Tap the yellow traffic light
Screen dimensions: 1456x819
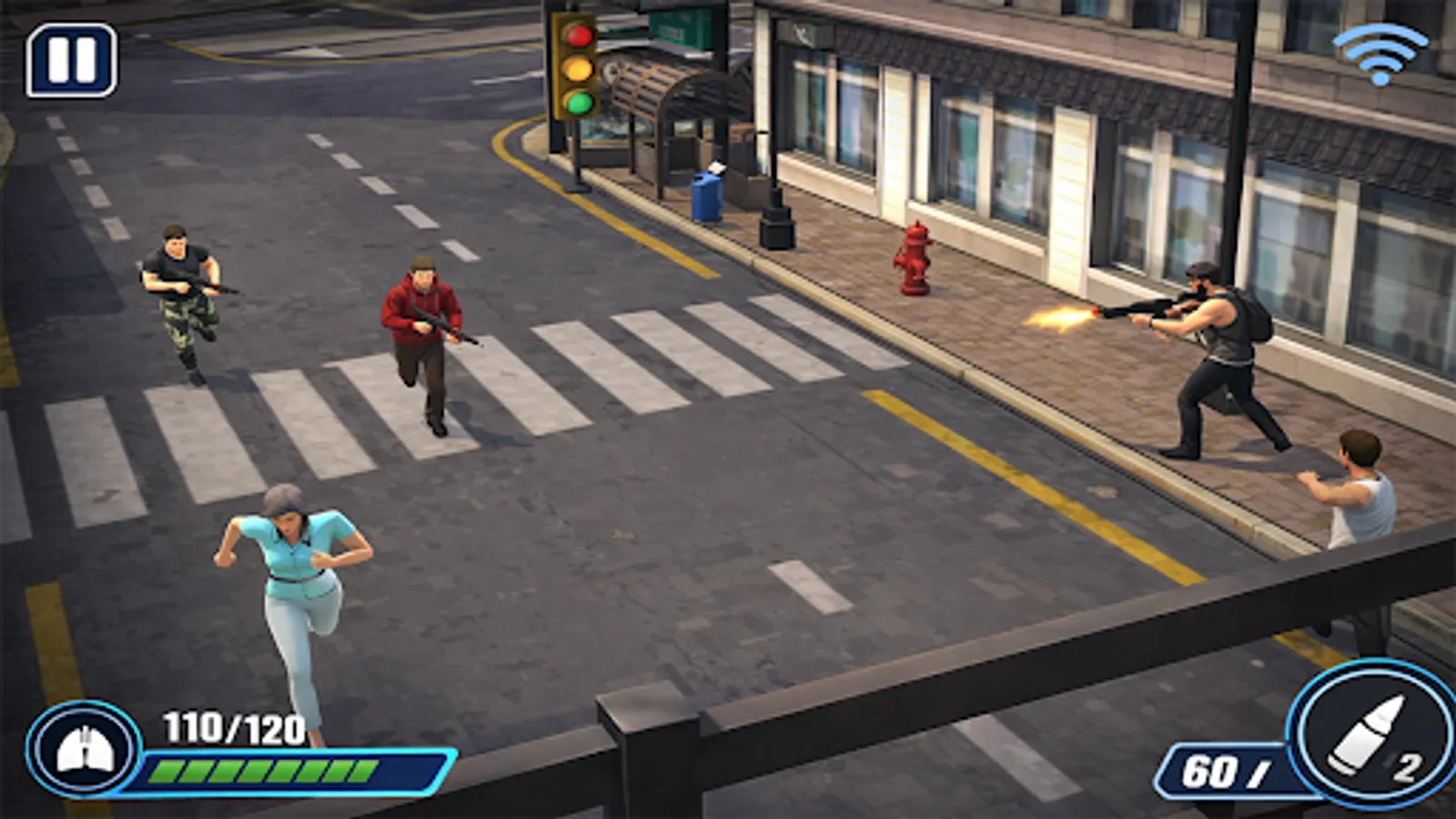coord(576,70)
